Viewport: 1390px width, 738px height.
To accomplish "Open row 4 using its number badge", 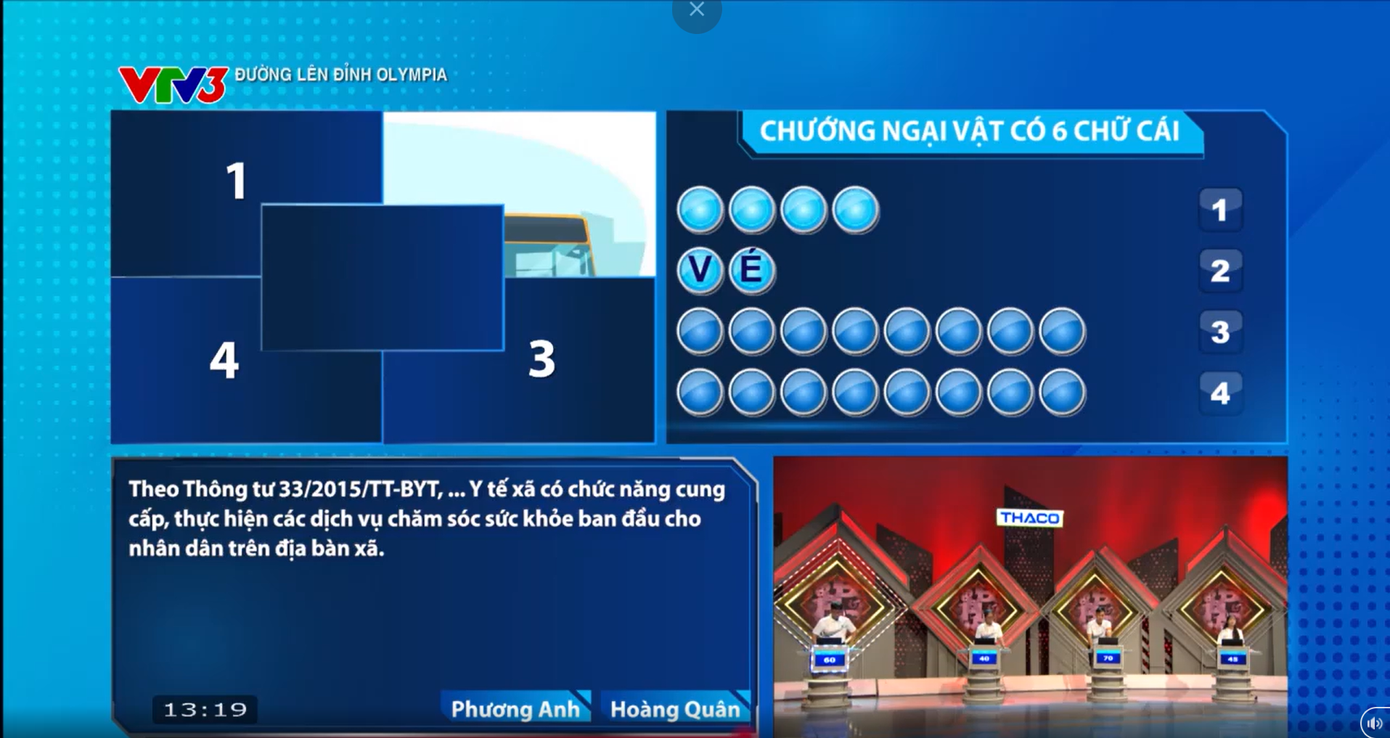I will (x=1220, y=393).
